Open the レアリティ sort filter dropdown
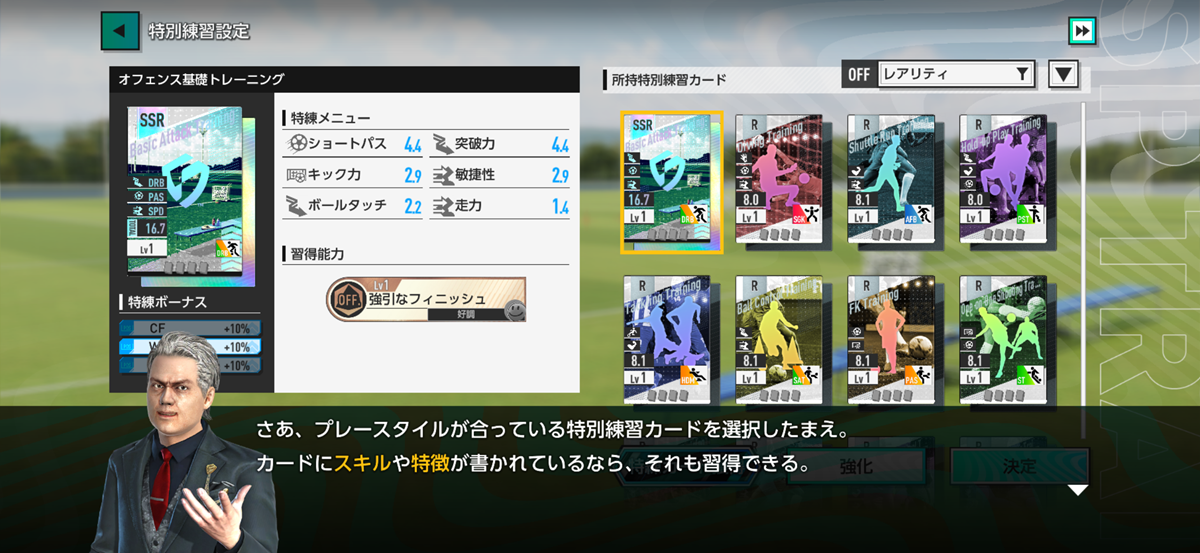 coord(955,74)
